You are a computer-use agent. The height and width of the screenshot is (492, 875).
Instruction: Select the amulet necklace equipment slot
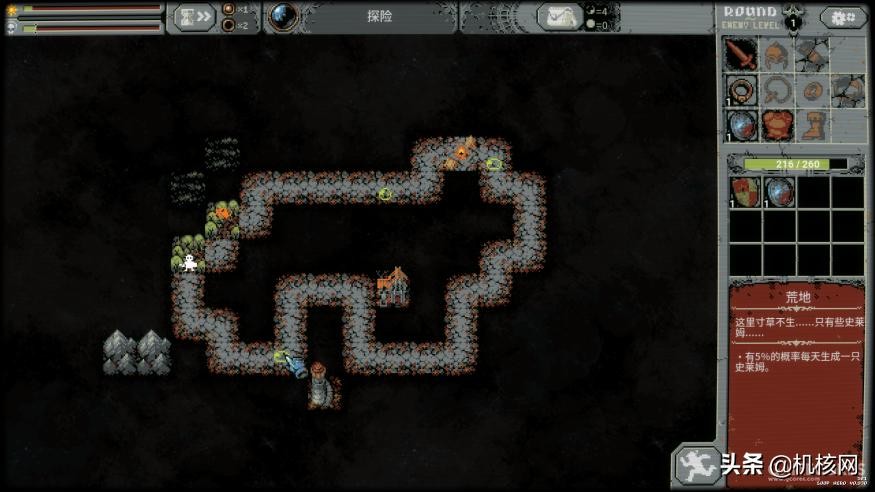tap(777, 91)
